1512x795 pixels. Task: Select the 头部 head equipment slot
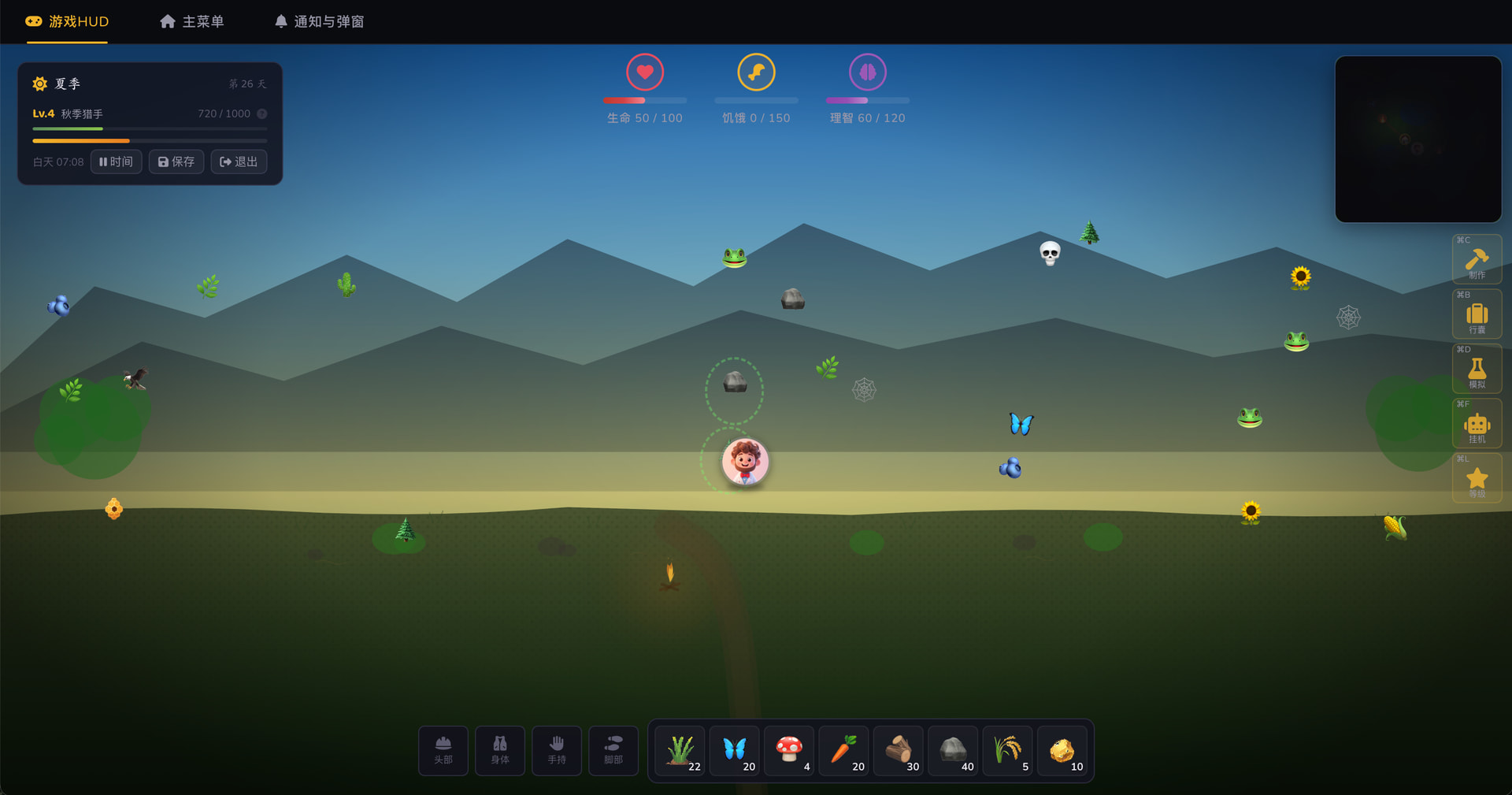coord(443,750)
